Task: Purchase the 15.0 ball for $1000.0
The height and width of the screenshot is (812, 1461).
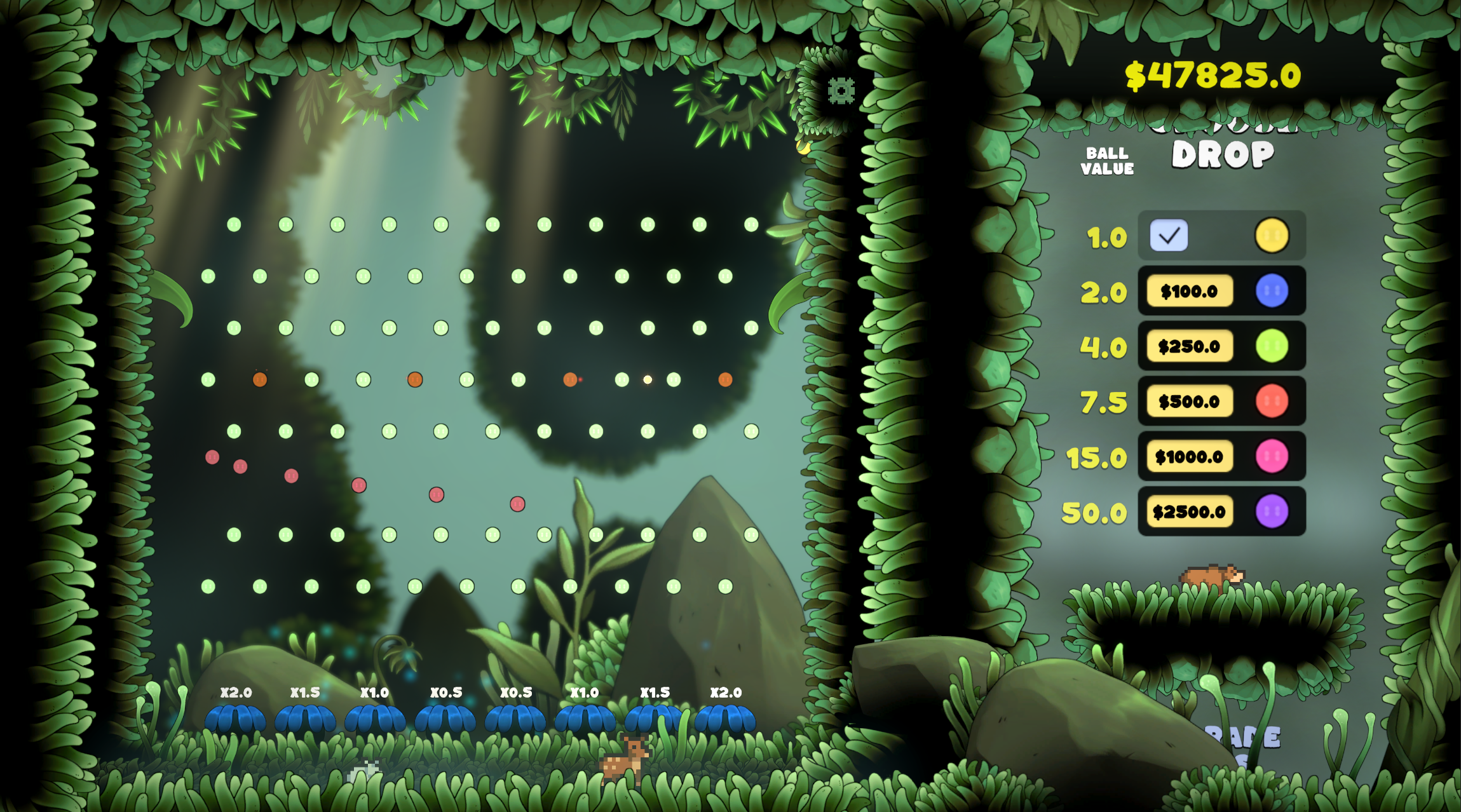Action: pyautogui.click(x=1189, y=457)
